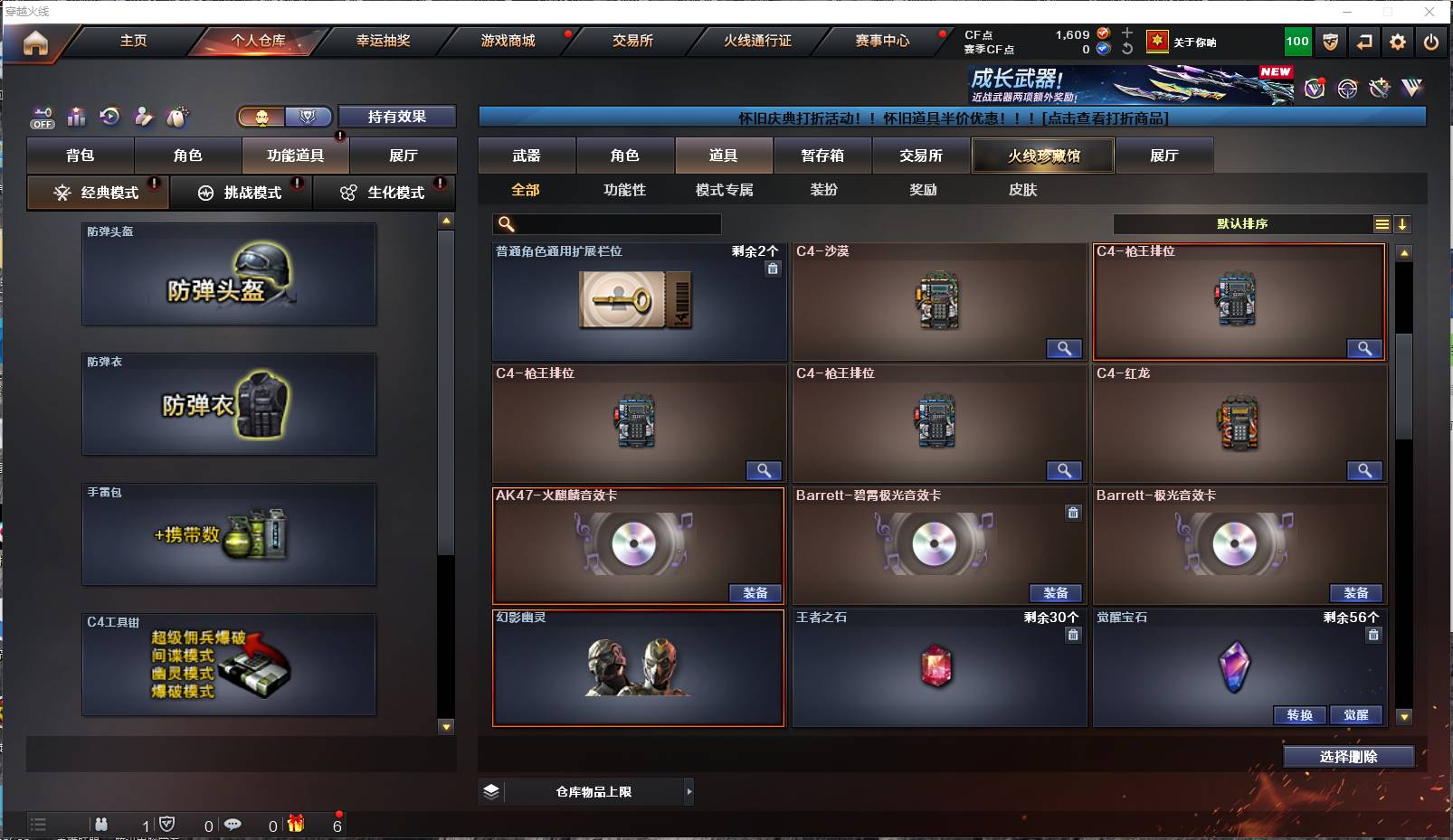
Task: Click the downward sort arrow beside the order list
Action: pos(1403,223)
